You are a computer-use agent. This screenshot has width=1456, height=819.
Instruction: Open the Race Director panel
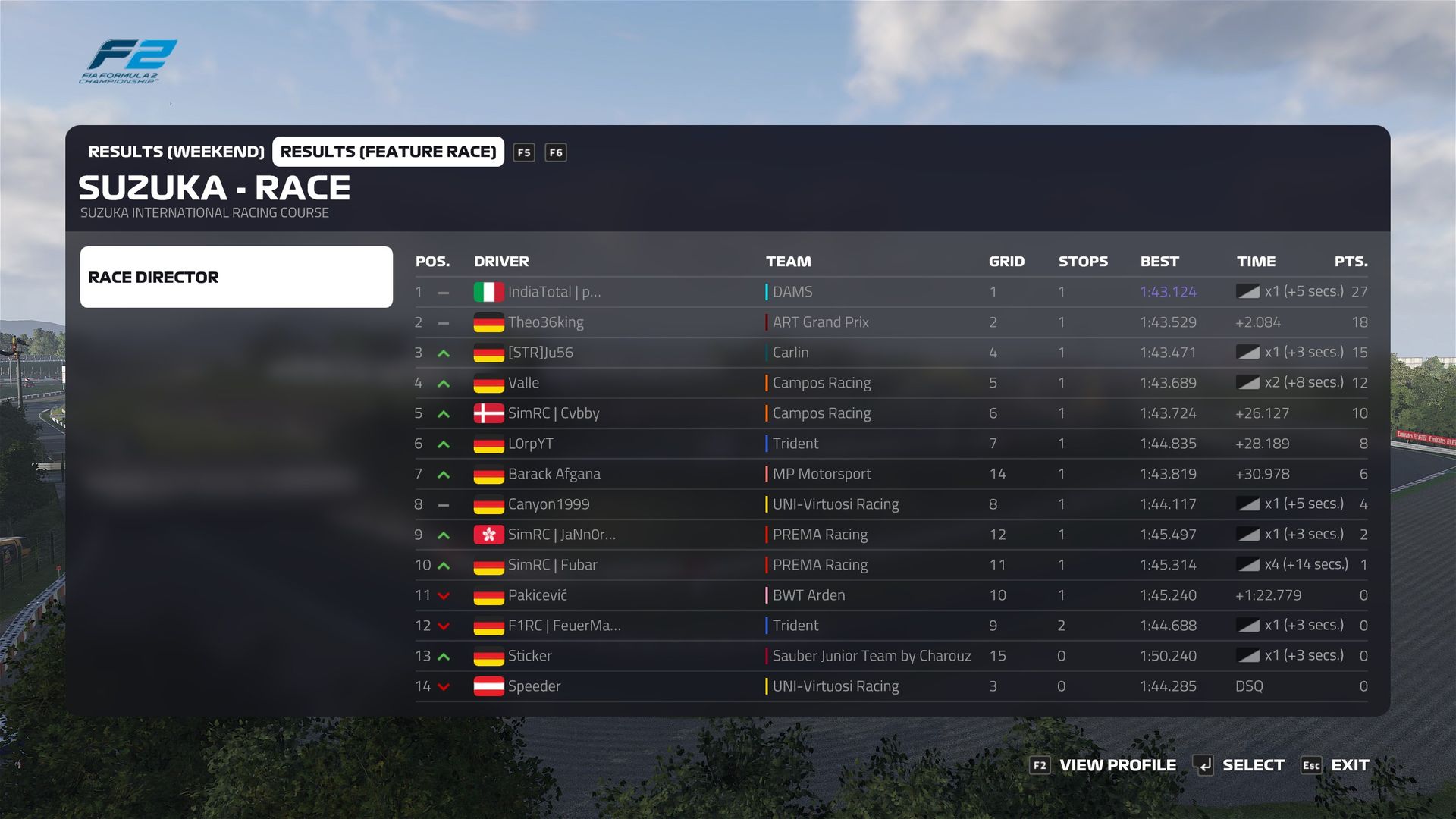click(236, 277)
